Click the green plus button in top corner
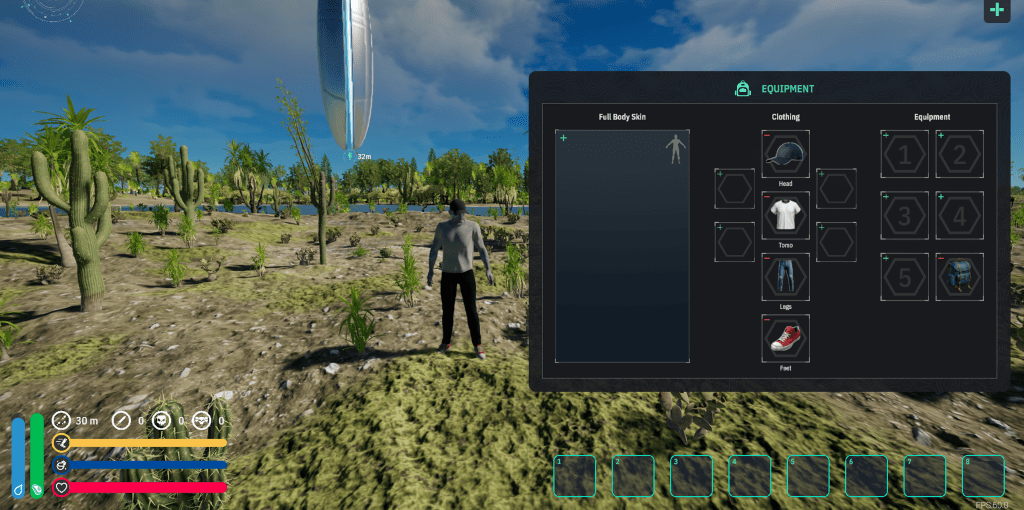 [x=996, y=11]
